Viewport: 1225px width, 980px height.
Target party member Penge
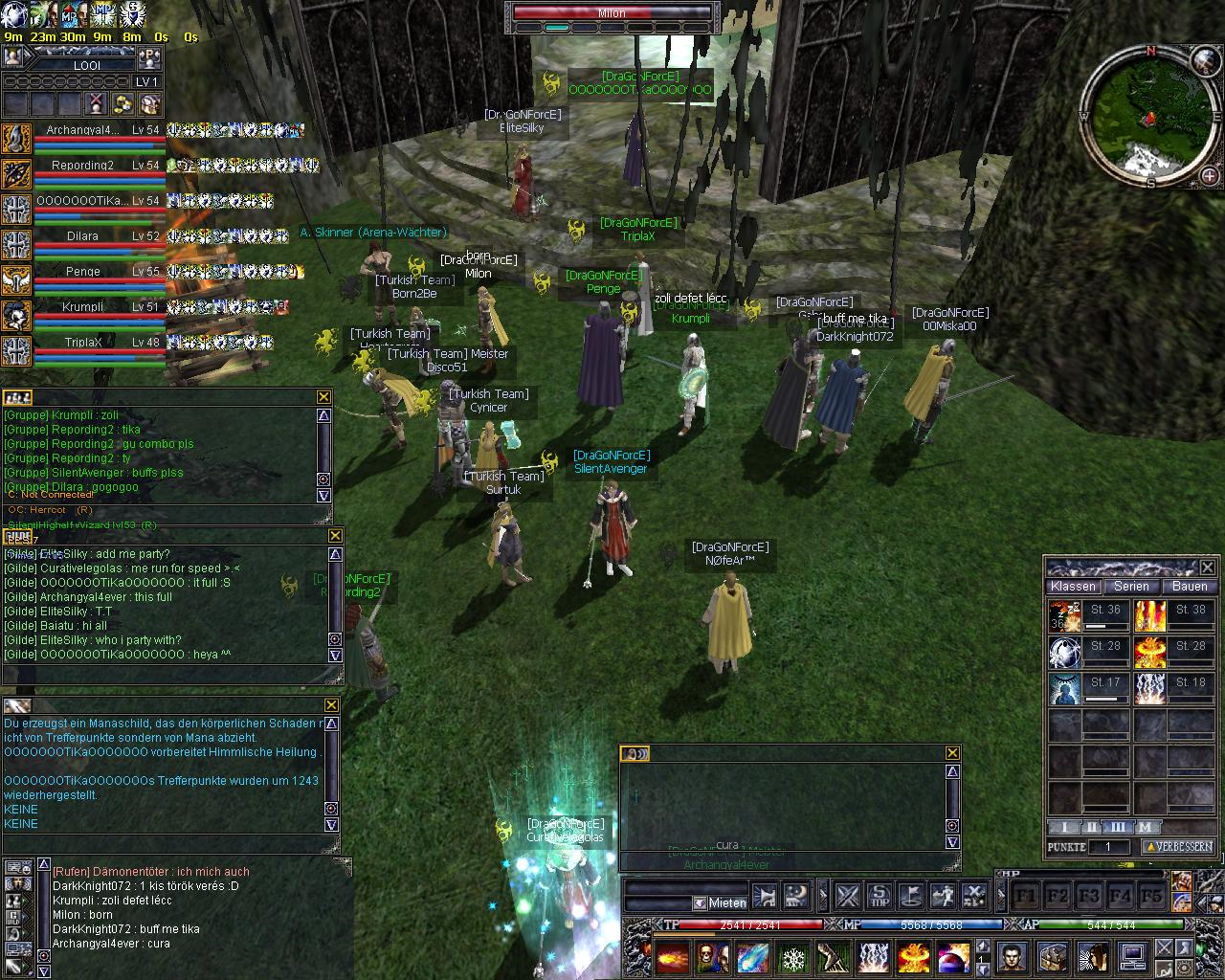[83, 272]
